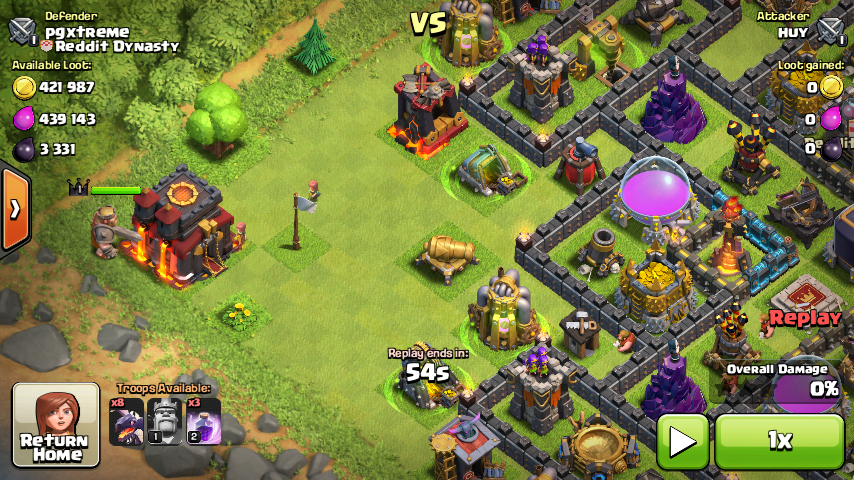This screenshot has height=480, width=854.
Task: Expand the orange side panel arrow
Action: coord(14,210)
